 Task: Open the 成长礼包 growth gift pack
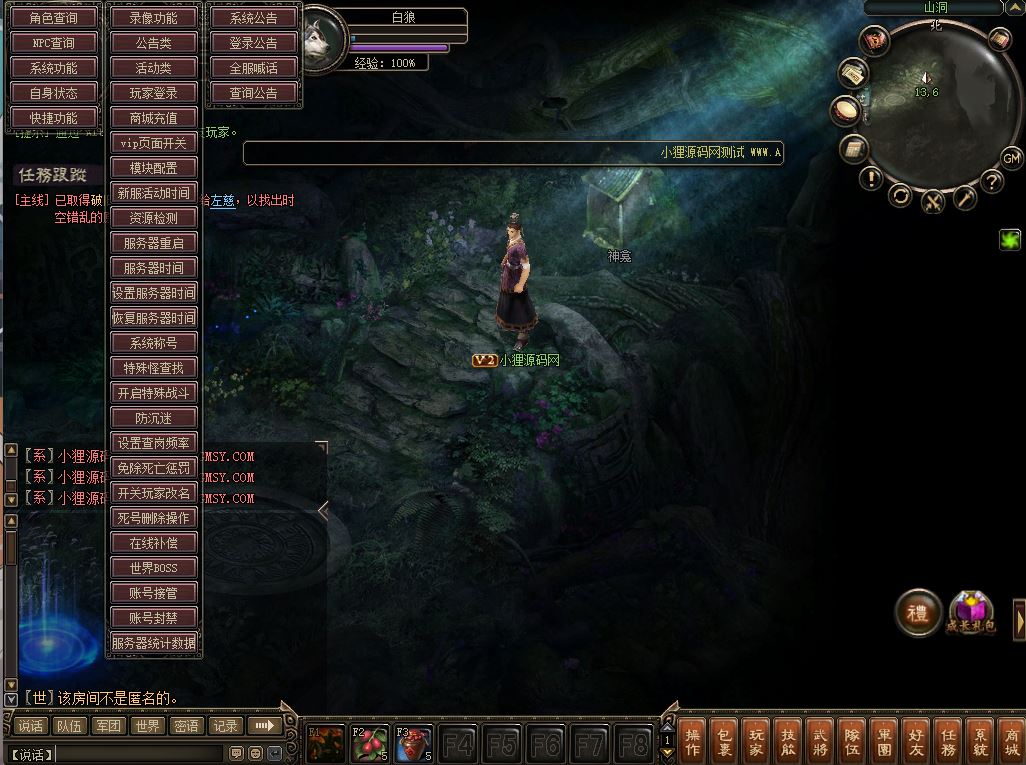pos(971,612)
